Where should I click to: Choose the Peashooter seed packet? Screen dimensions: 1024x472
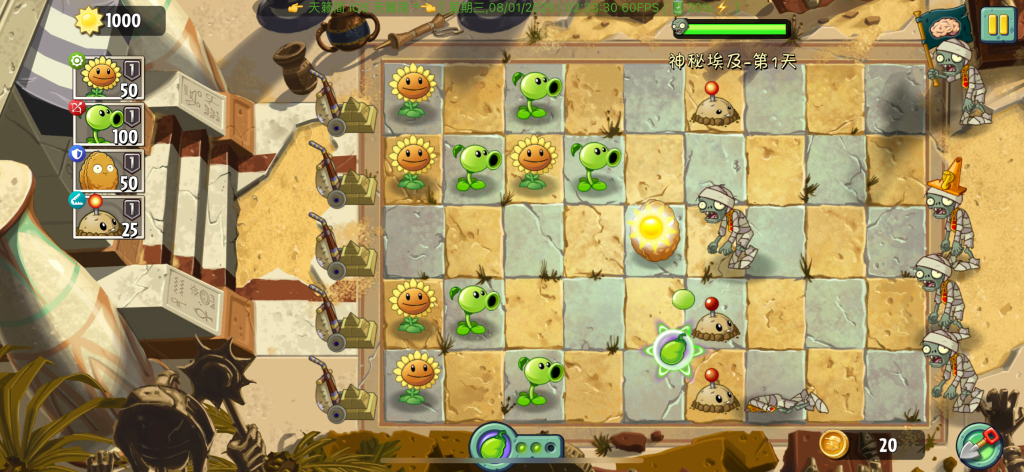pos(108,125)
